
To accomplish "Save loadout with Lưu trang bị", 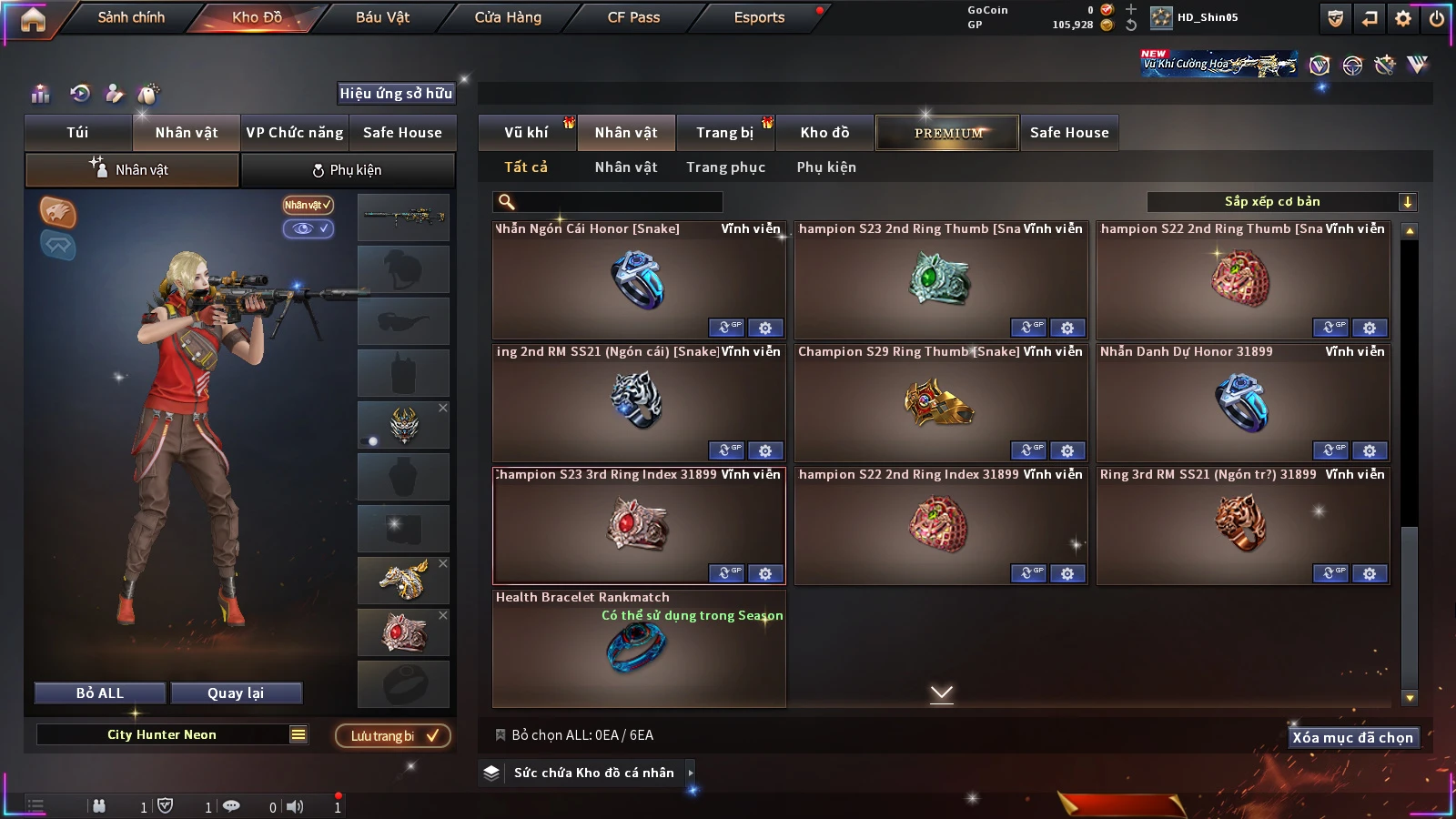I will 393,736.
